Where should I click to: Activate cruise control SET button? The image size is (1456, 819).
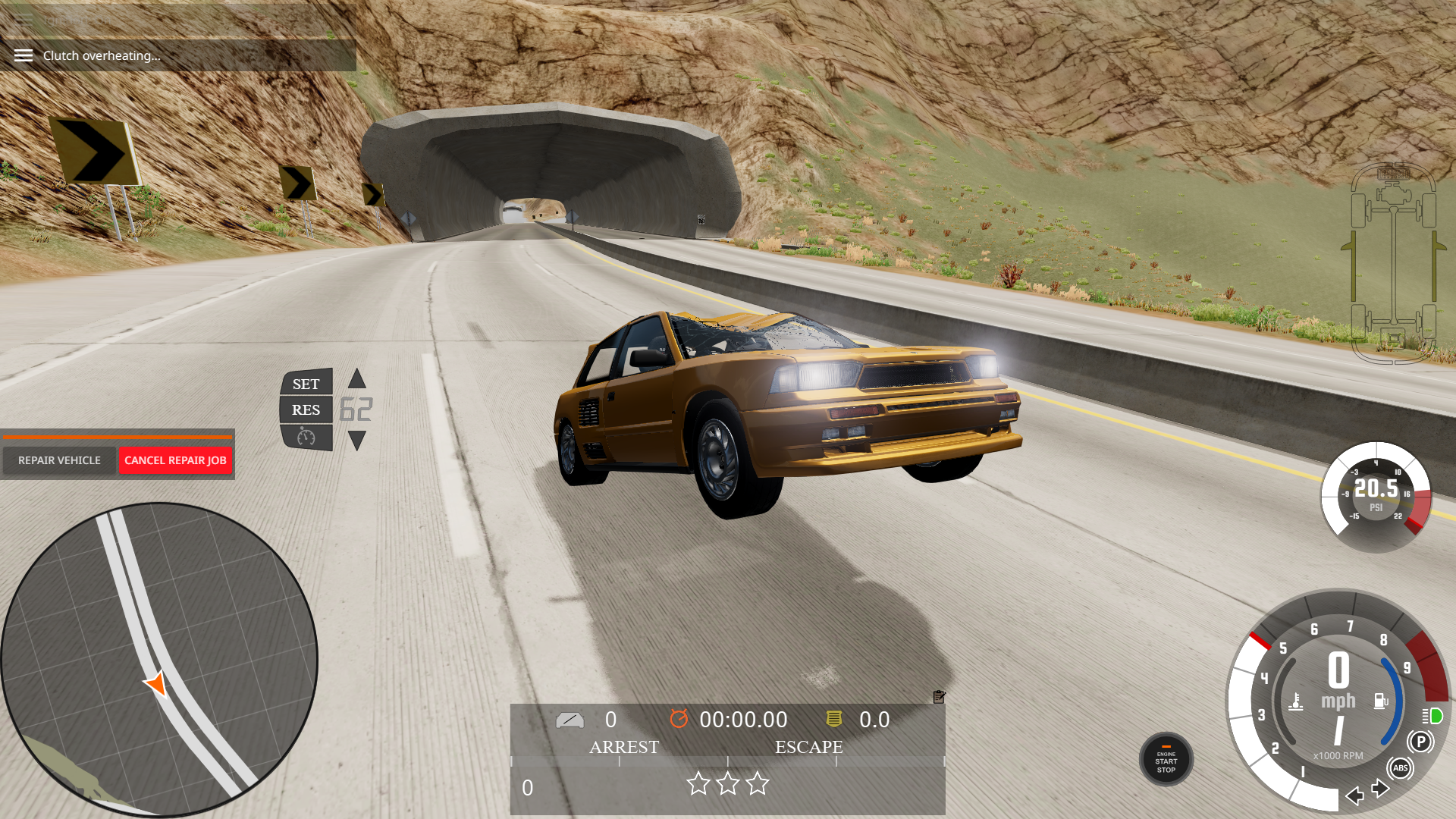[x=306, y=384]
